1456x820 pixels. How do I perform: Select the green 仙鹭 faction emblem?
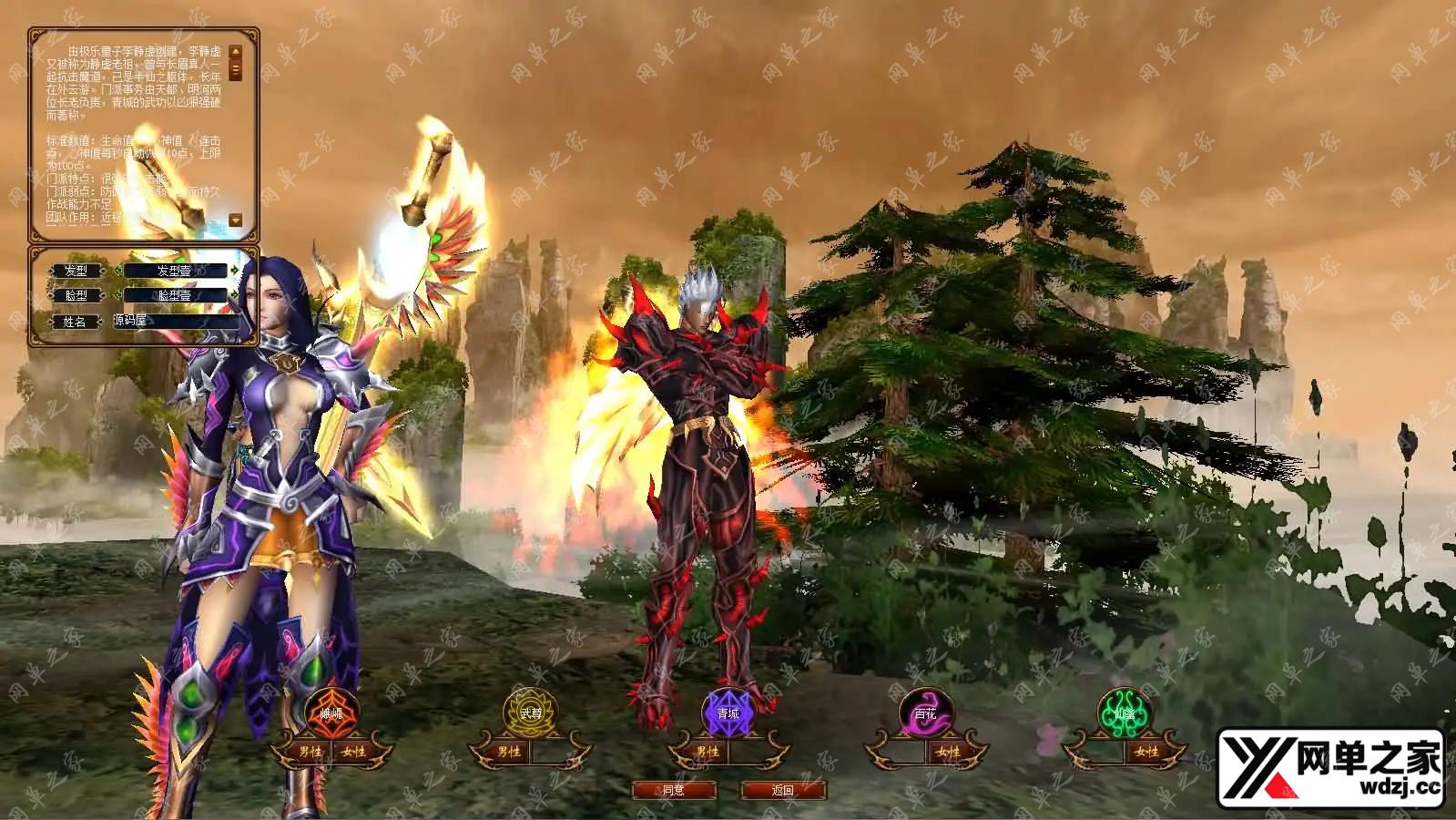click(x=1124, y=712)
